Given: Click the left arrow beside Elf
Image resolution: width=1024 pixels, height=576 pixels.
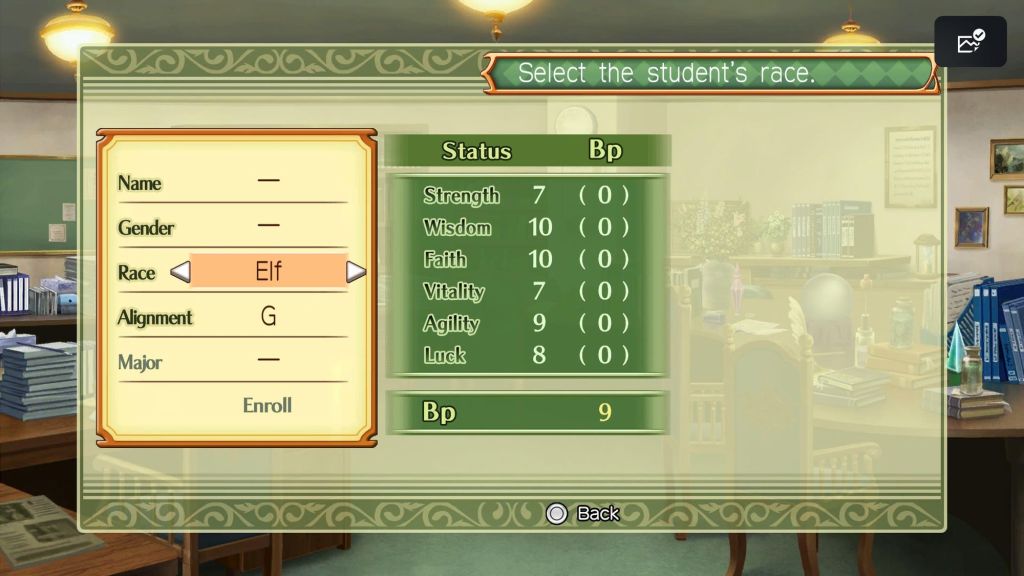Looking at the screenshot, I should (180, 272).
